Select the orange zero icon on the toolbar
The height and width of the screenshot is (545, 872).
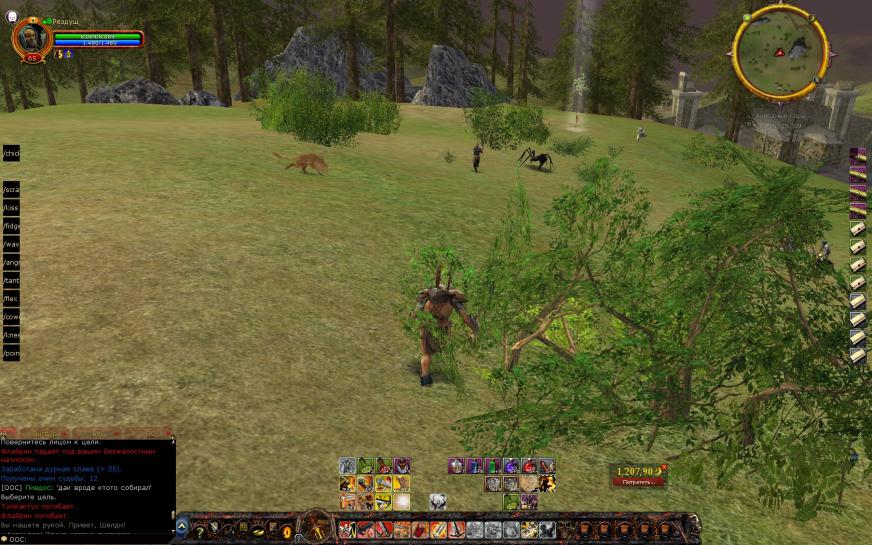(287, 529)
